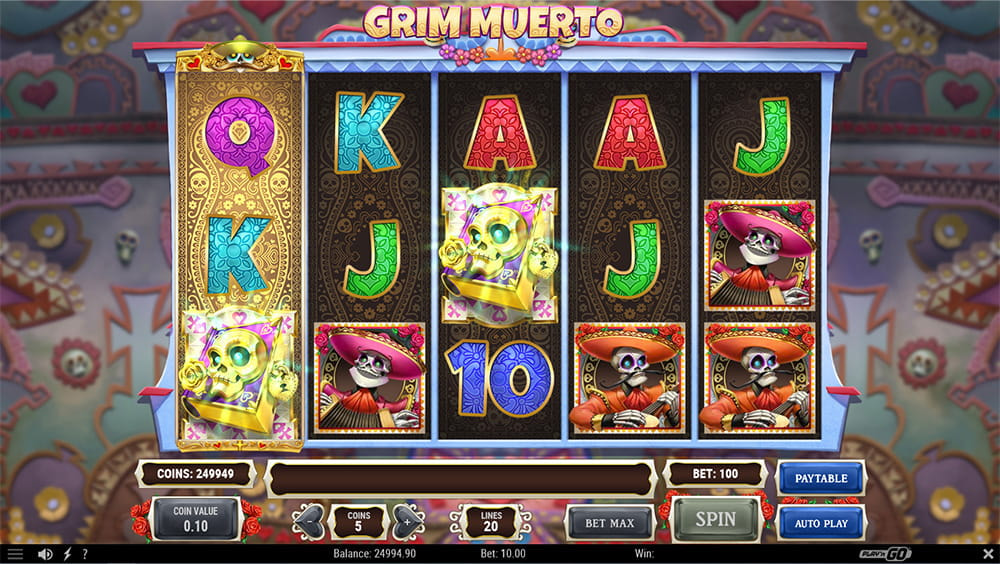1000x564 pixels.
Task: Open the hamburger menu
Action: 15,553
